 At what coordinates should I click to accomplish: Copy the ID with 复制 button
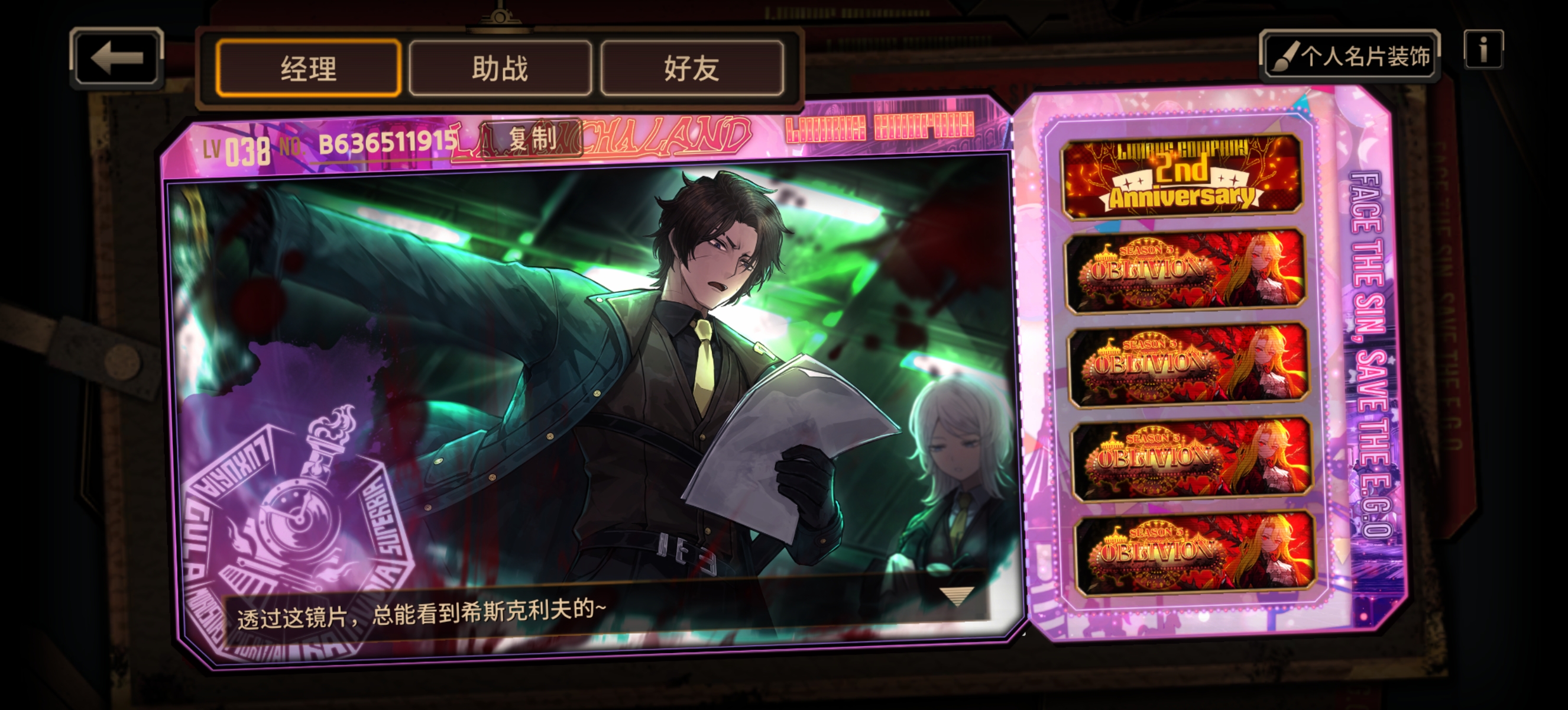531,138
